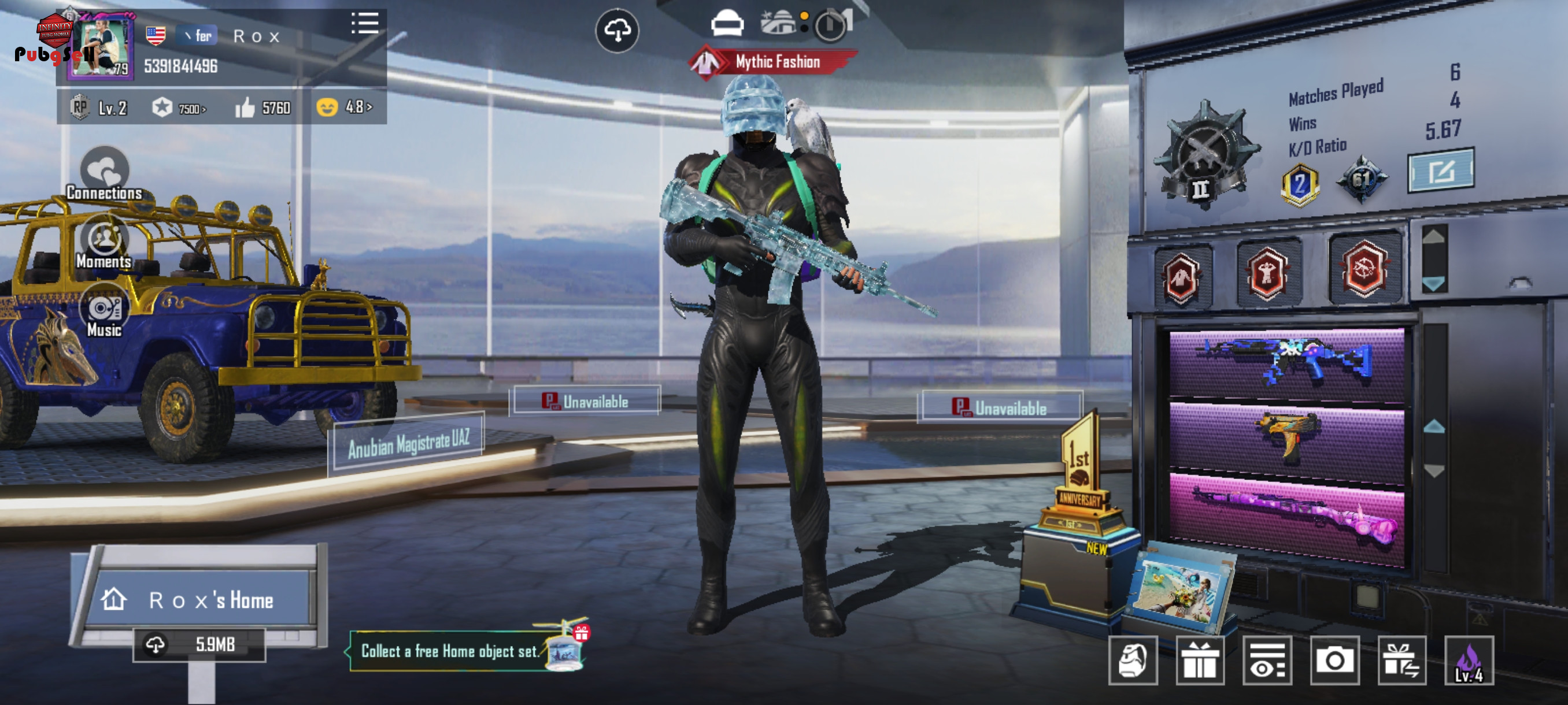The image size is (1568, 705).
Task: Open the 4.8 smiley rating
Action: (344, 107)
